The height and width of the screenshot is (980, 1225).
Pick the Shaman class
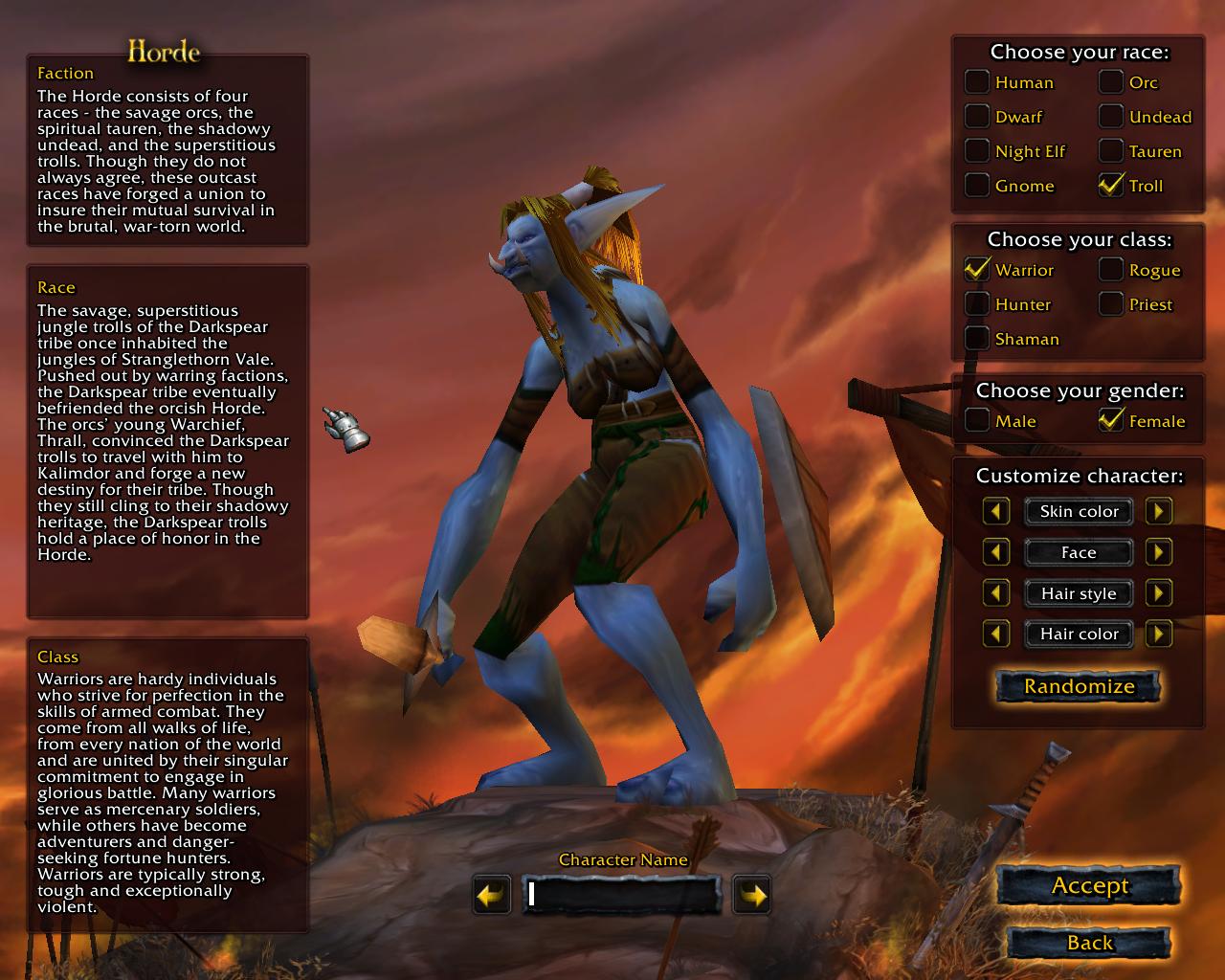(x=976, y=339)
